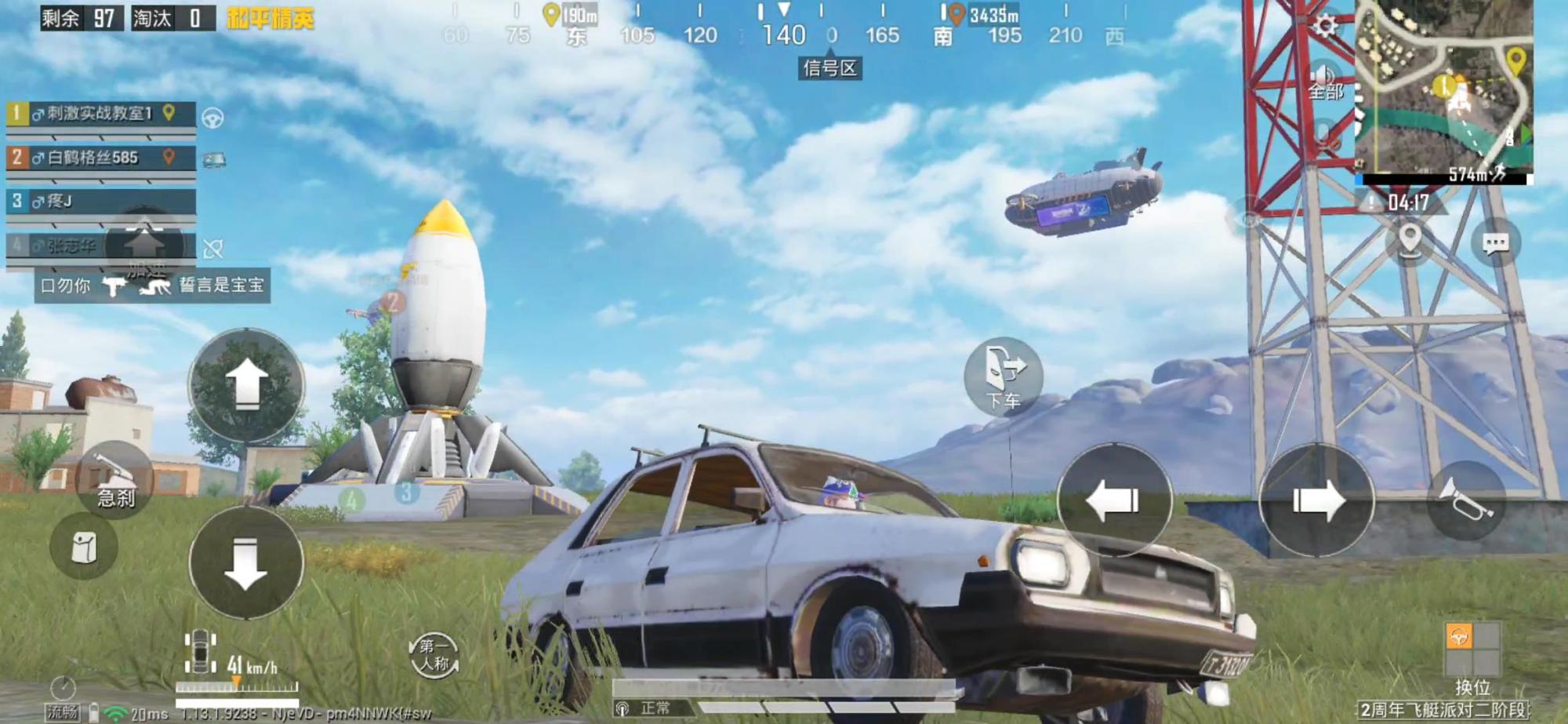Place a map marker with pin button
The image size is (1568, 724).
coord(1410,239)
